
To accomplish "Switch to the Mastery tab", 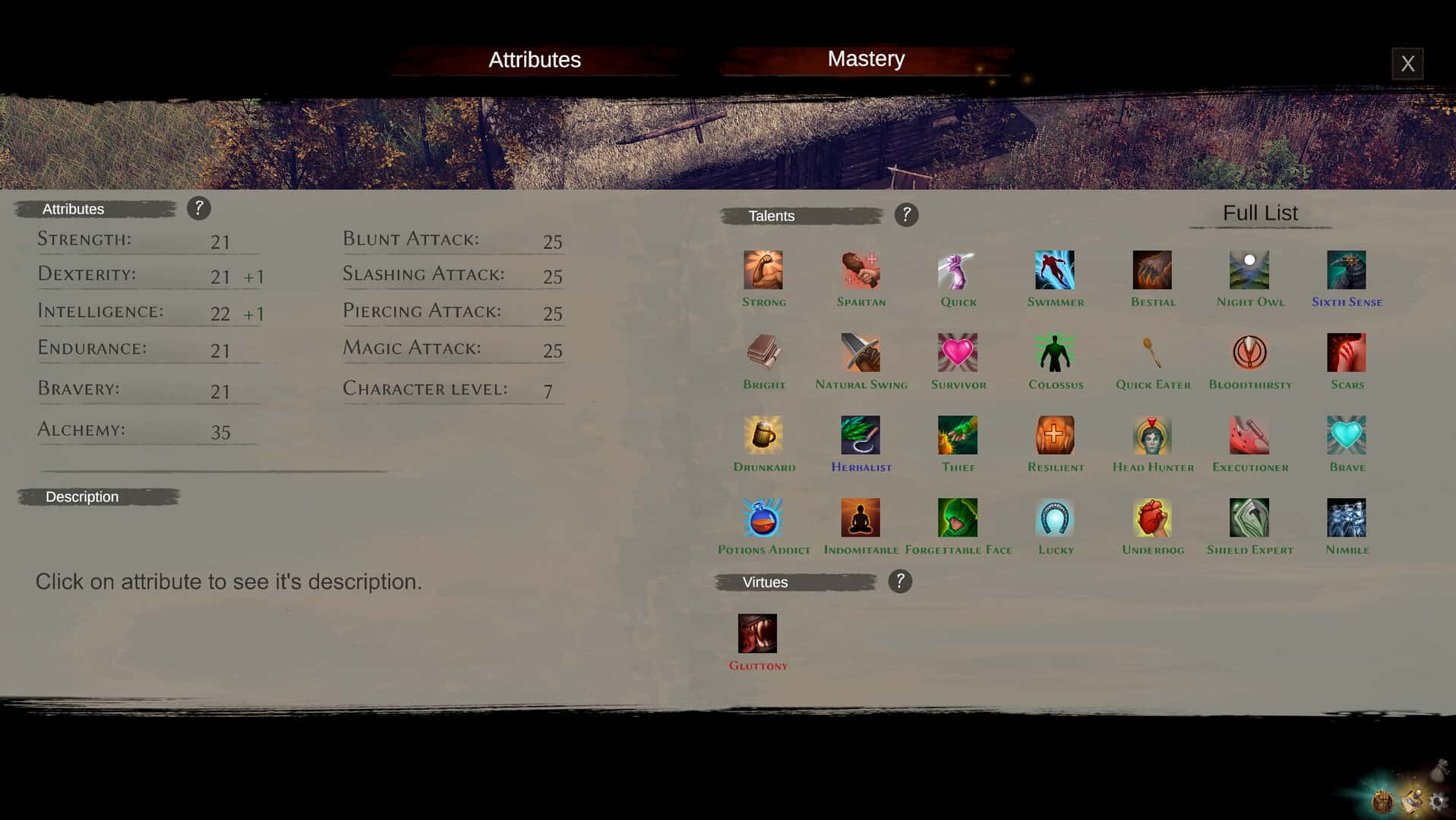I will tap(866, 58).
